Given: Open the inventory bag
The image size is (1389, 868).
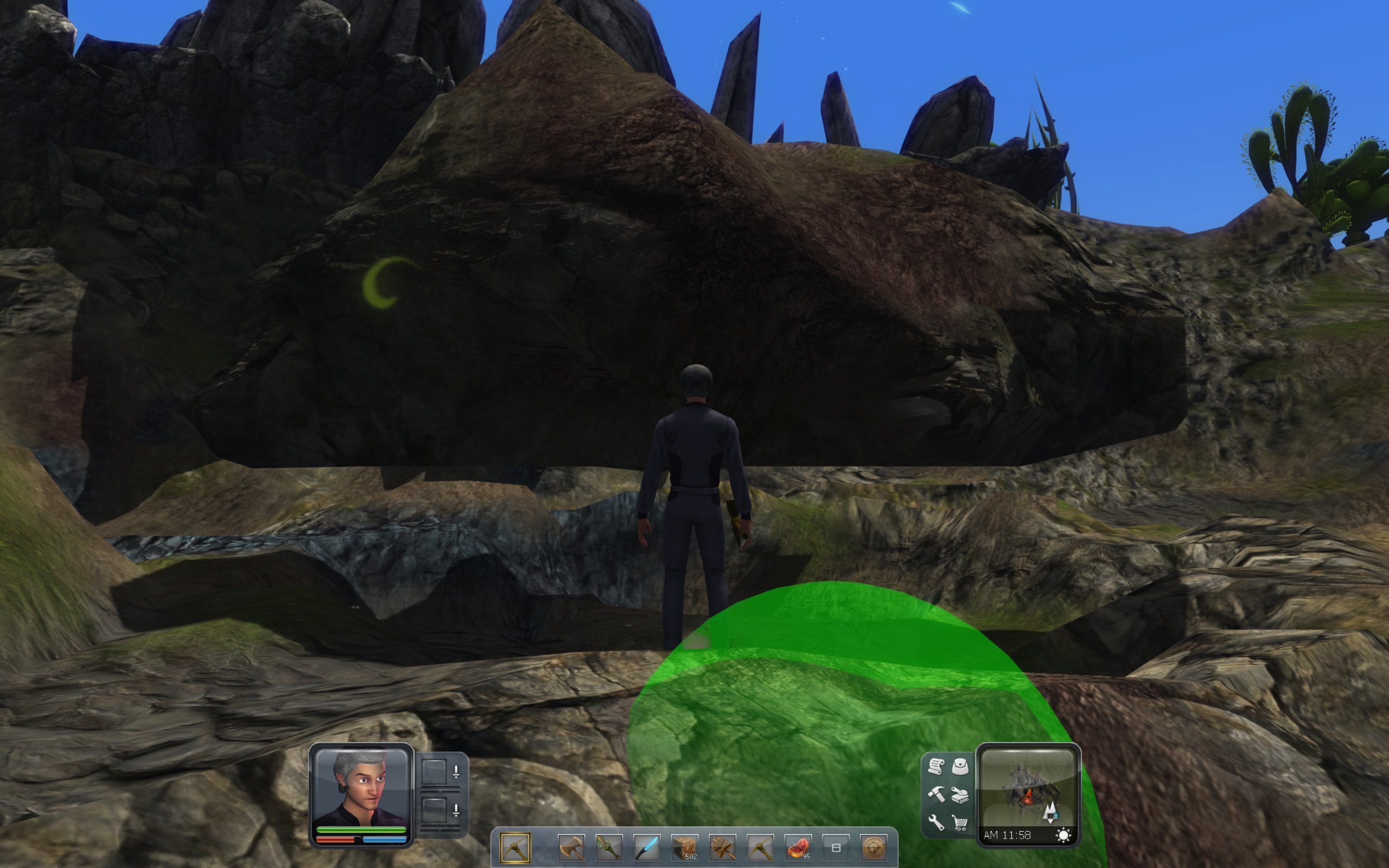Looking at the screenshot, I should tap(960, 767).
